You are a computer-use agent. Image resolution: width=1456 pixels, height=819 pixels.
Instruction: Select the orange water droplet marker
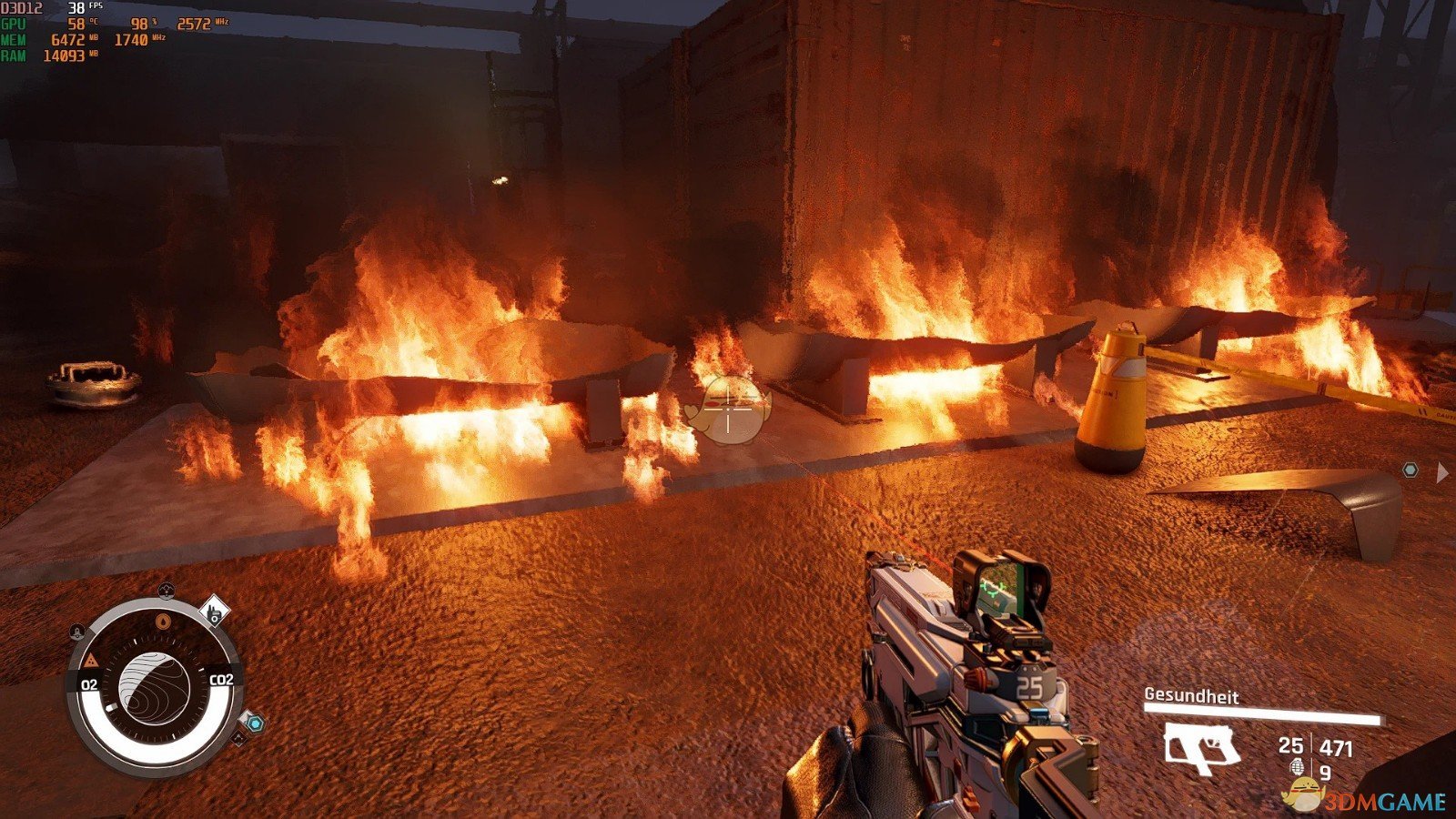(163, 622)
